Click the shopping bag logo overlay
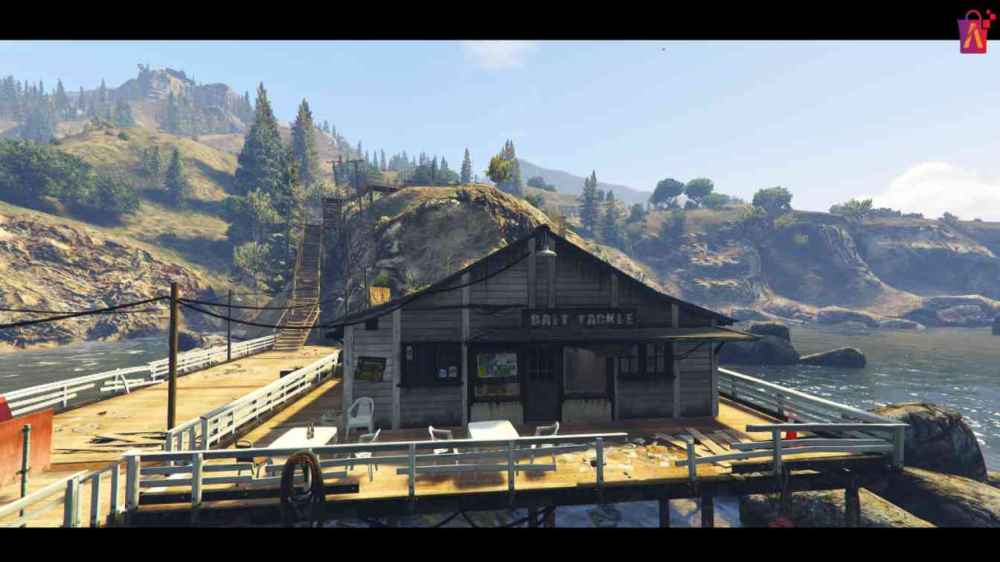1000x562 pixels. pyautogui.click(x=974, y=32)
